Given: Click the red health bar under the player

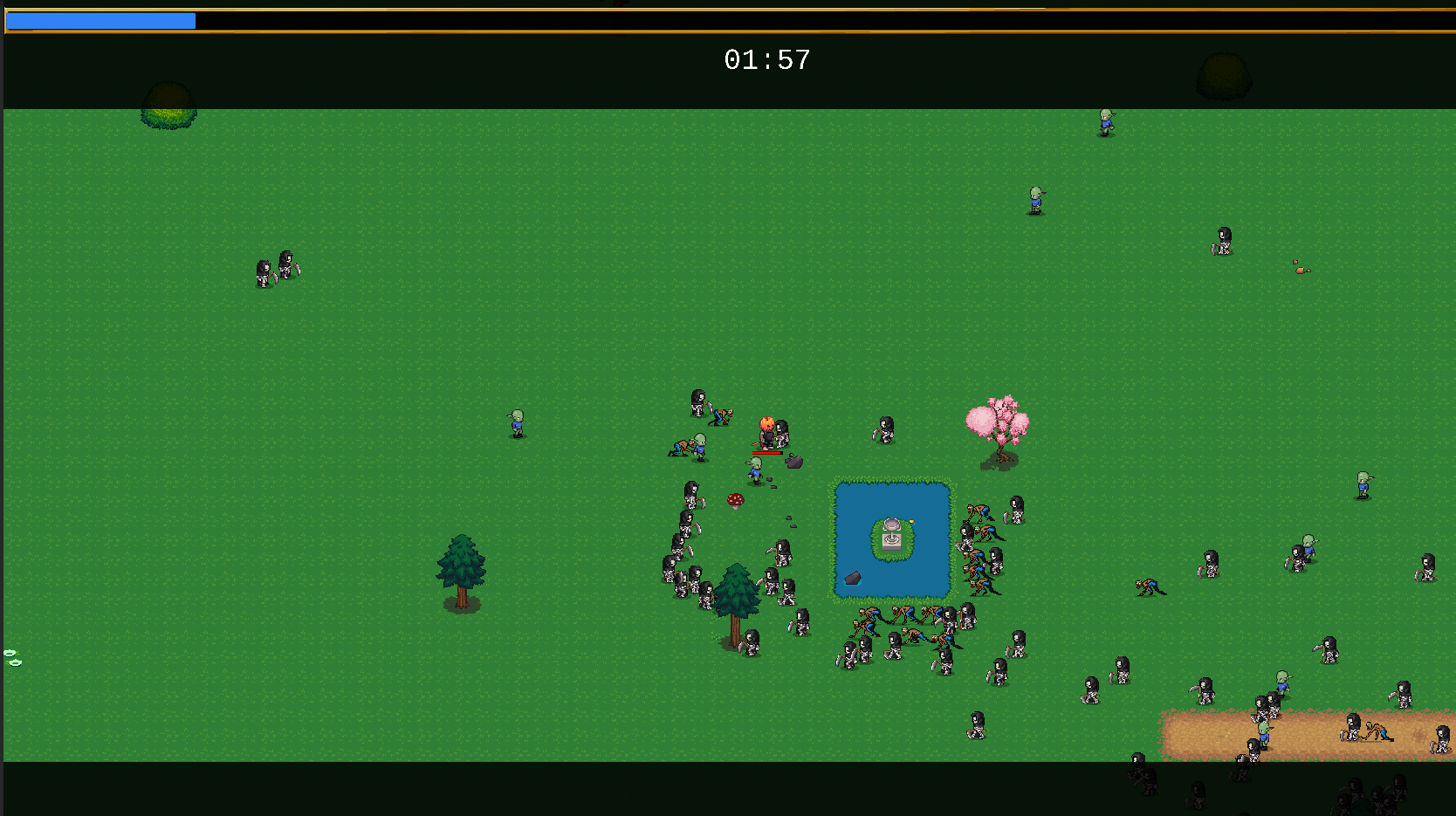Looking at the screenshot, I should click(767, 453).
